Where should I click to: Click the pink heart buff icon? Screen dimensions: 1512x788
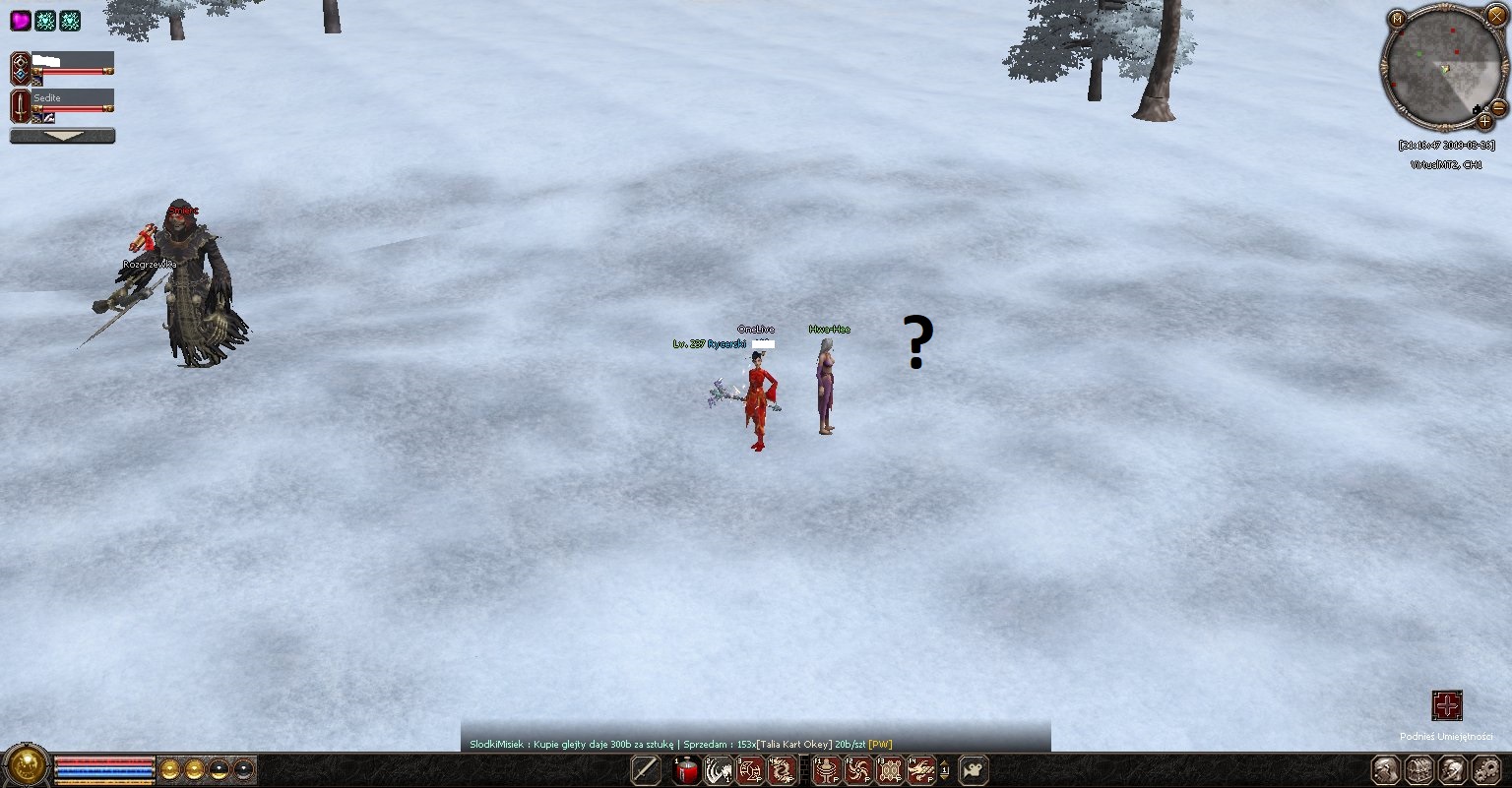(20, 21)
